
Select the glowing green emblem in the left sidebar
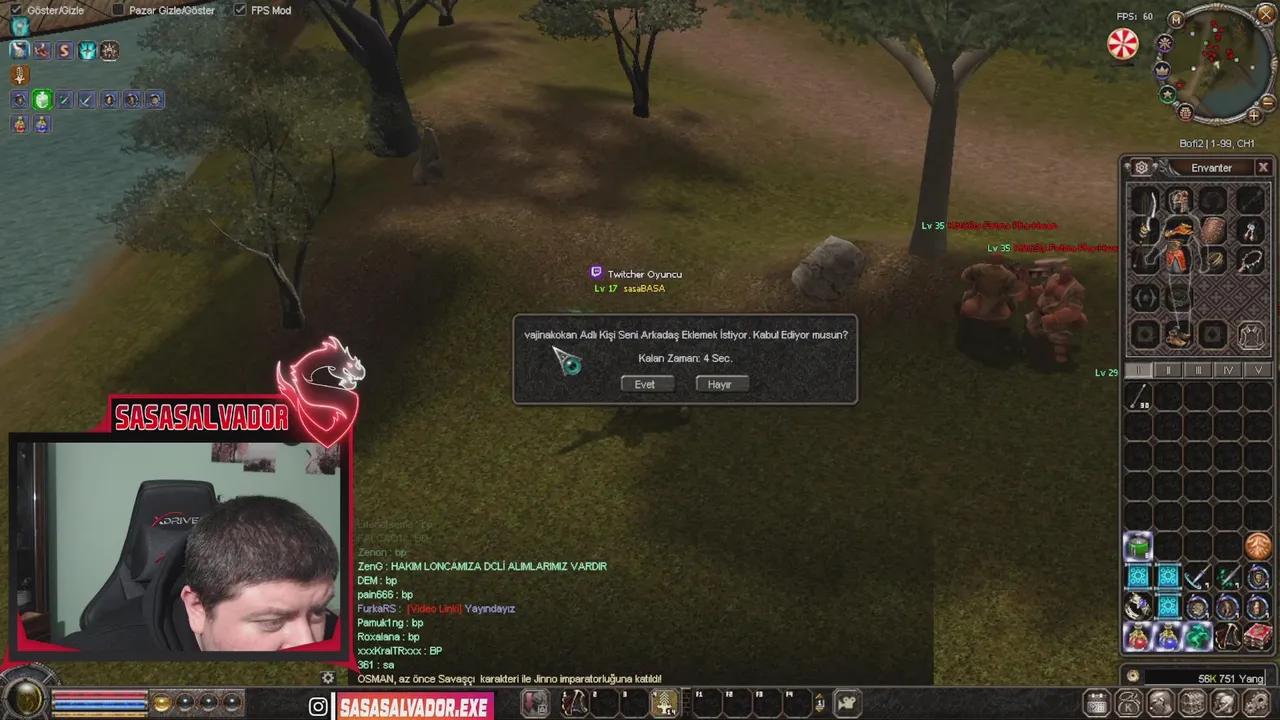tap(42, 99)
